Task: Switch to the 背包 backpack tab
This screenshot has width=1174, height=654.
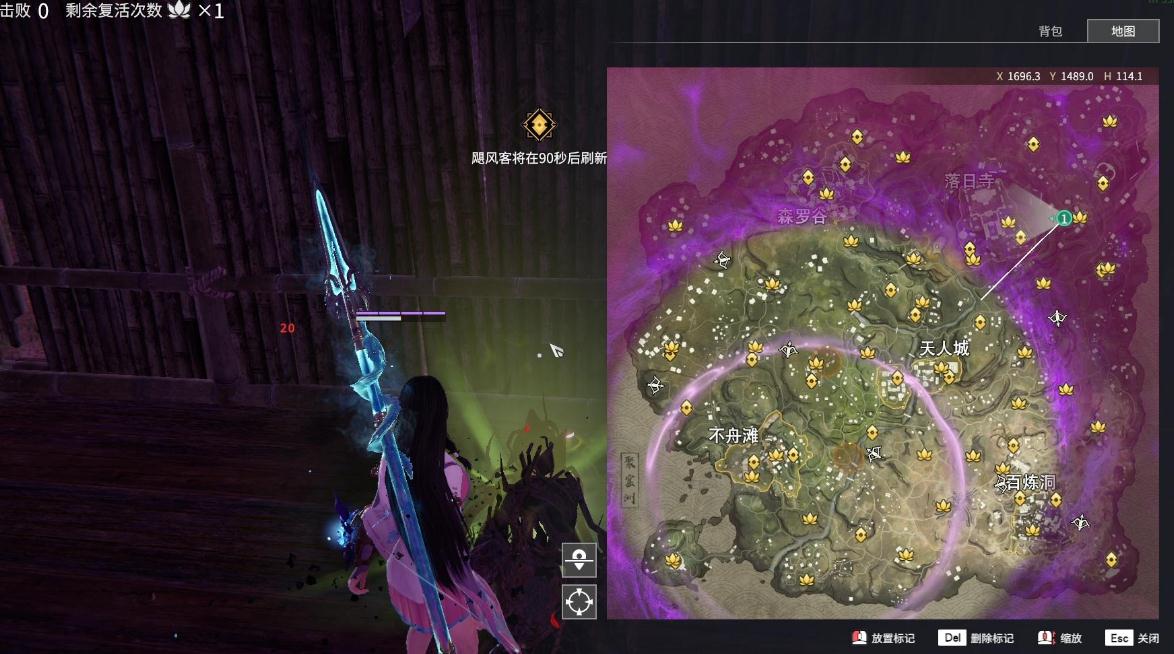Action: (x=1050, y=31)
